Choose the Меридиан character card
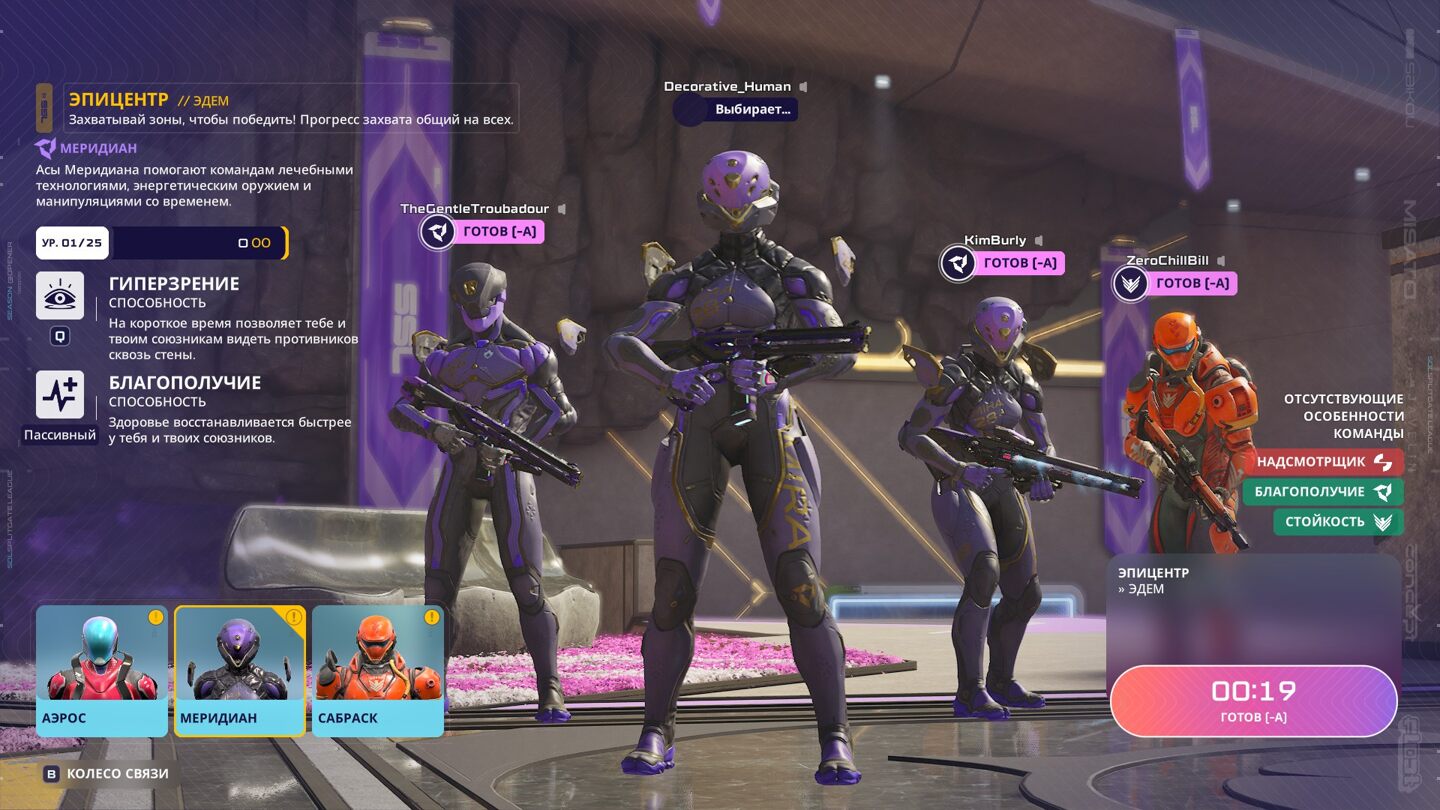Viewport: 1440px width, 810px height. (240, 670)
